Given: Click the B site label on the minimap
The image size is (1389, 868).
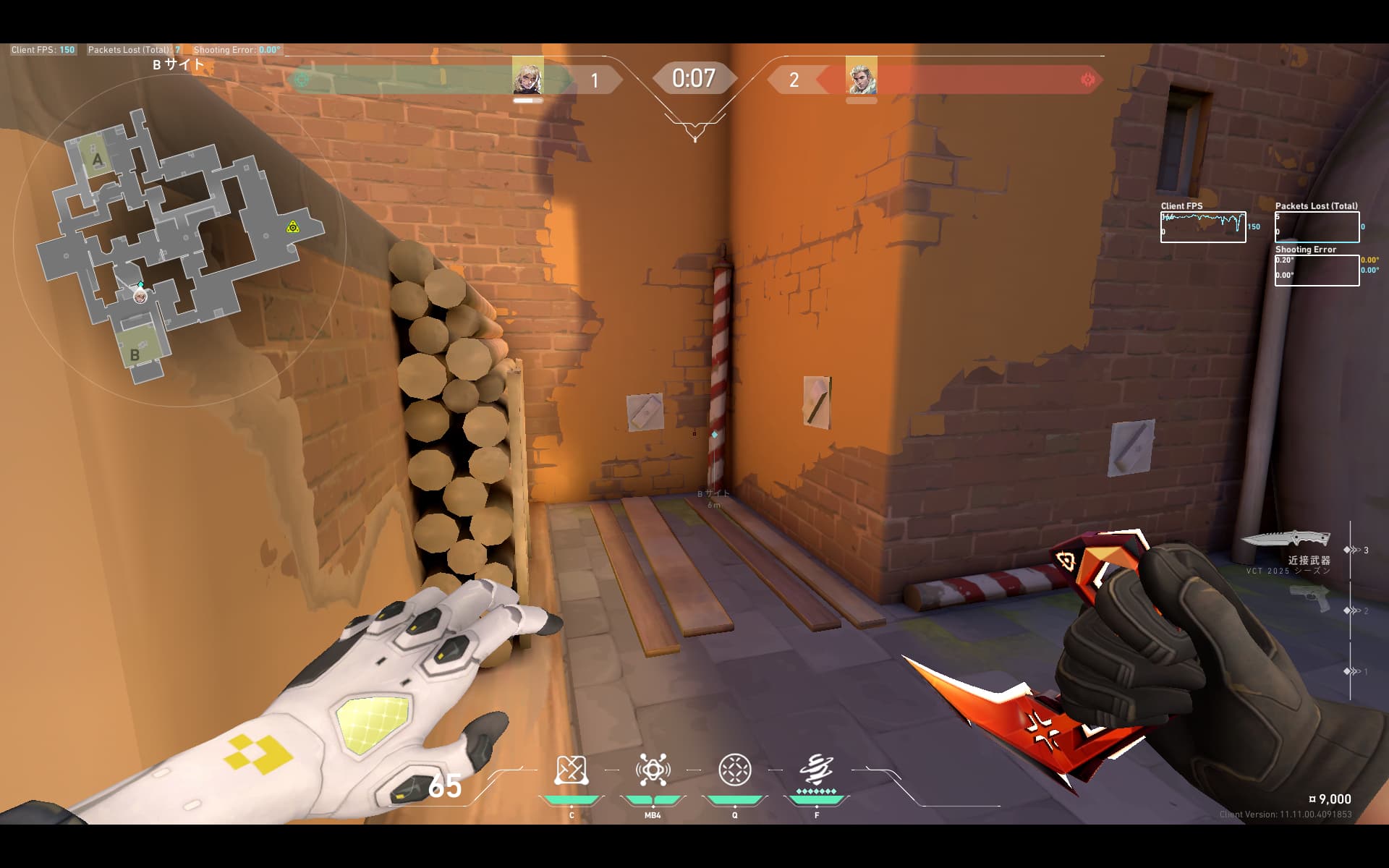Looking at the screenshot, I should (x=135, y=355).
